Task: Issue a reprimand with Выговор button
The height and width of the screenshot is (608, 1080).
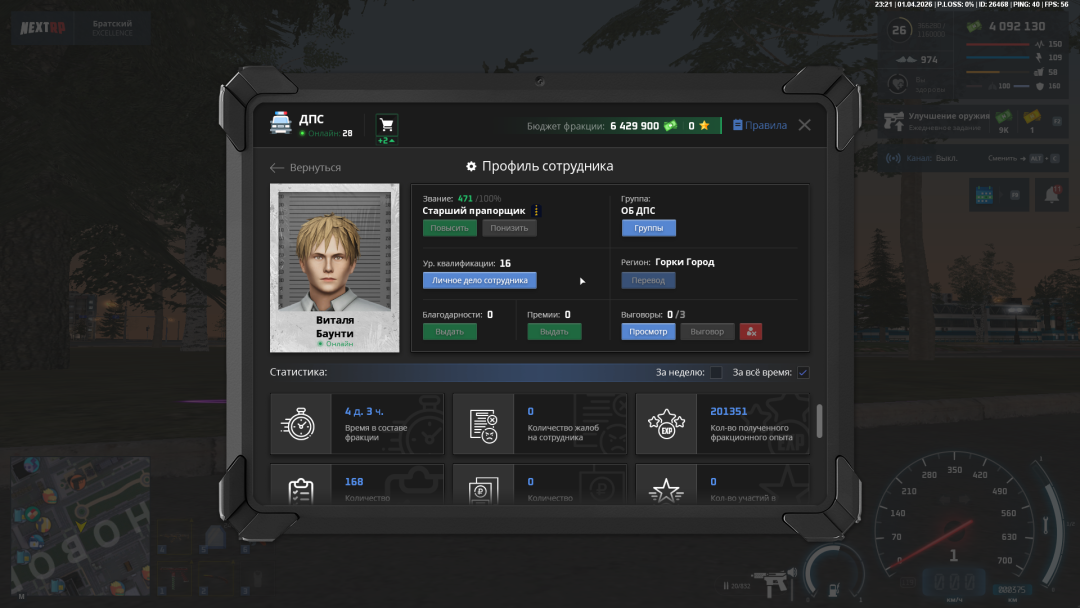Action: pyautogui.click(x=707, y=331)
